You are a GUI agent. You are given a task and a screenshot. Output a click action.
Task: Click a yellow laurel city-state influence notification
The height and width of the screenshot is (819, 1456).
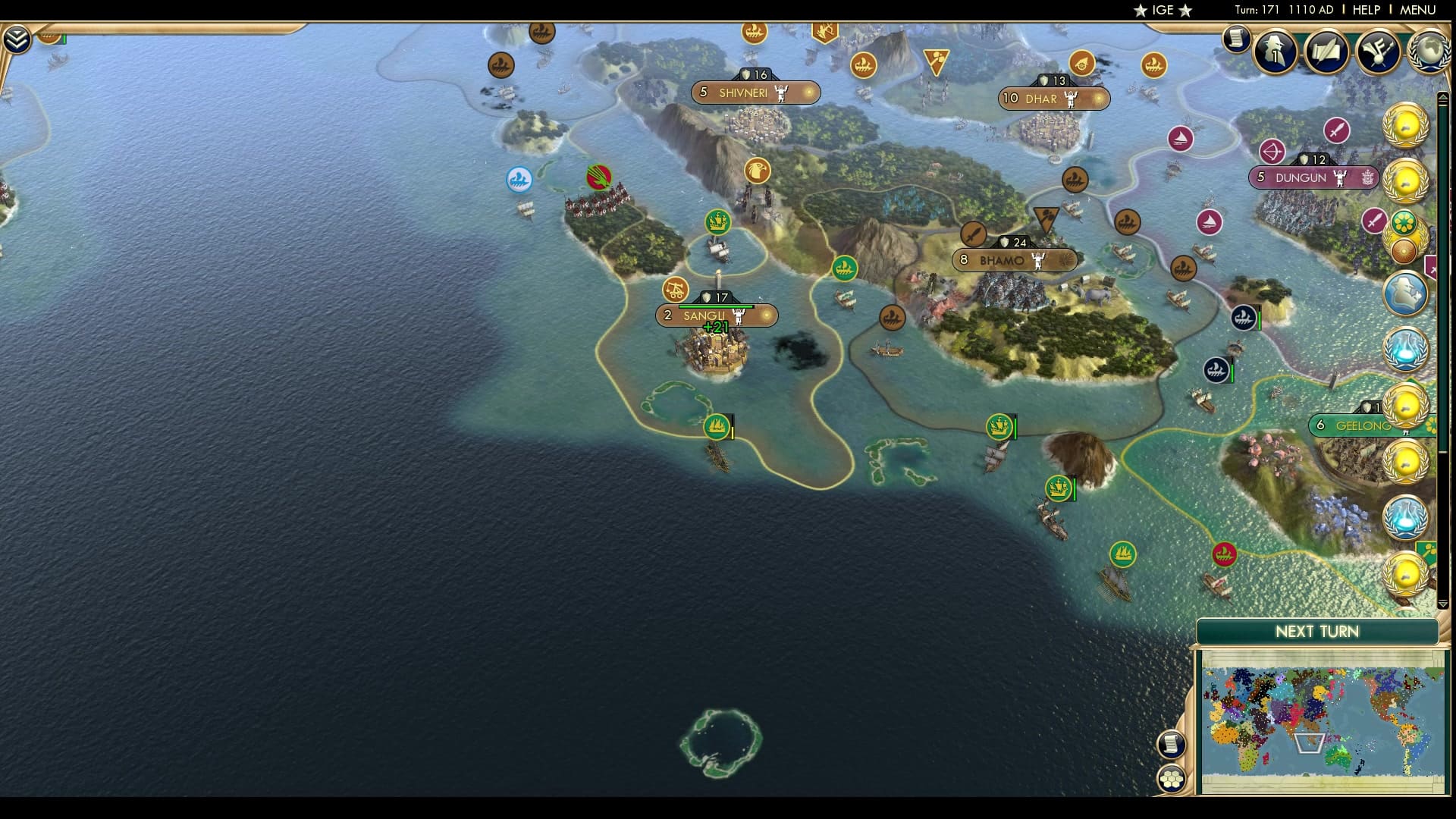pos(1408,127)
